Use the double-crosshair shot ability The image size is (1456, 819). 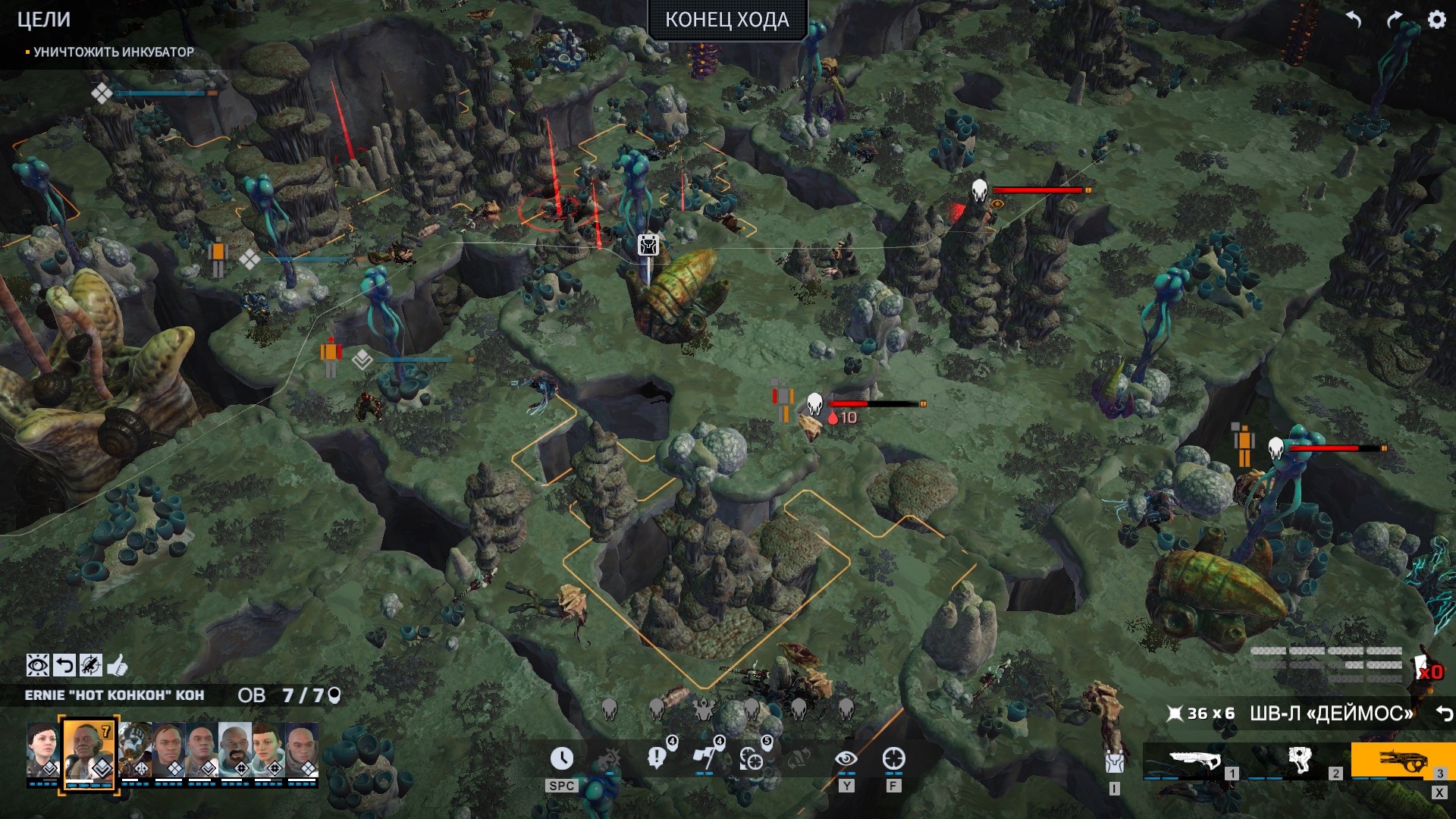(x=751, y=758)
